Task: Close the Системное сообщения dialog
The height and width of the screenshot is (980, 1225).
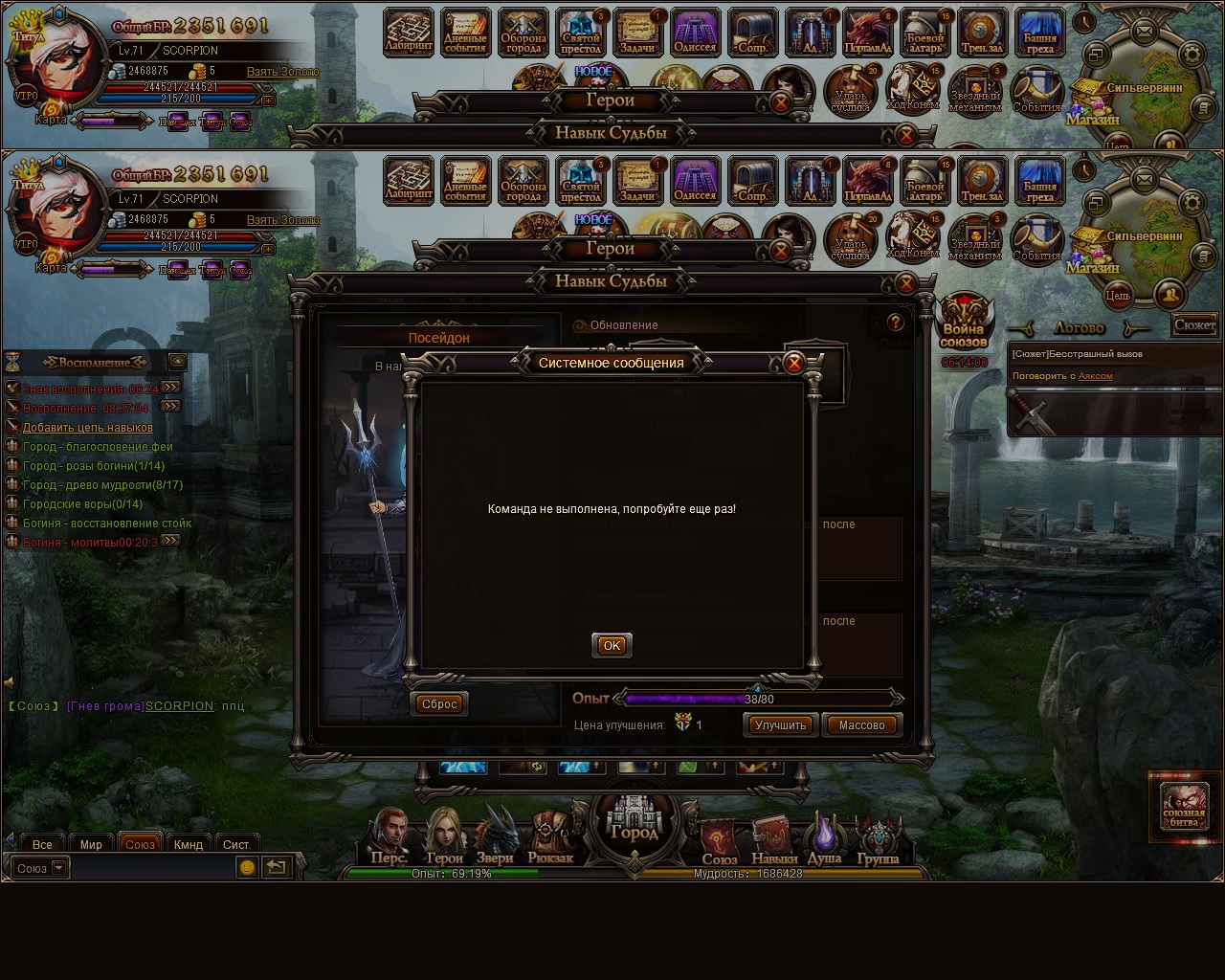Action: pyautogui.click(x=793, y=363)
